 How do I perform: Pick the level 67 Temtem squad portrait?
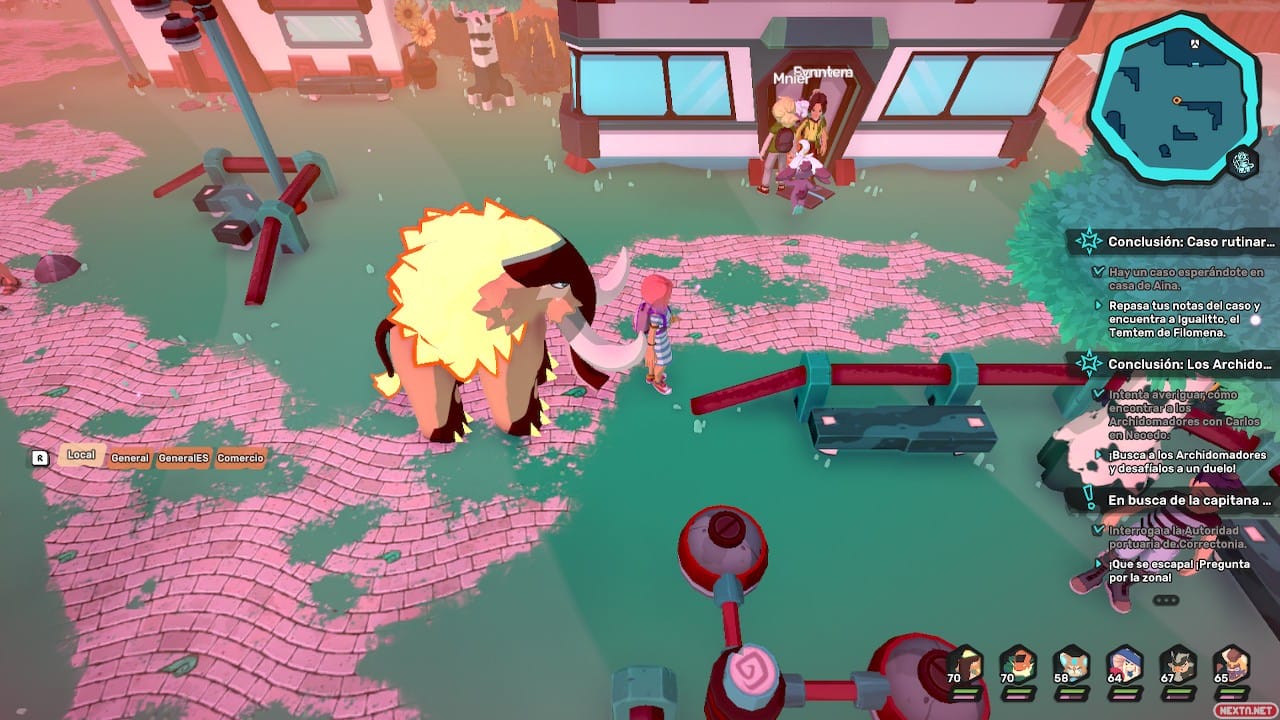(1178, 665)
